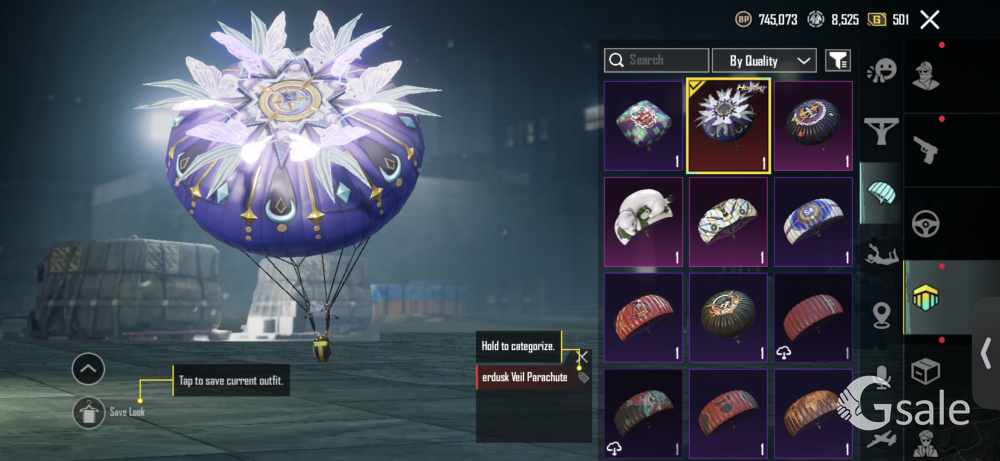Choose the white rabbit parachute
The width and height of the screenshot is (1000, 461).
coord(643,221)
